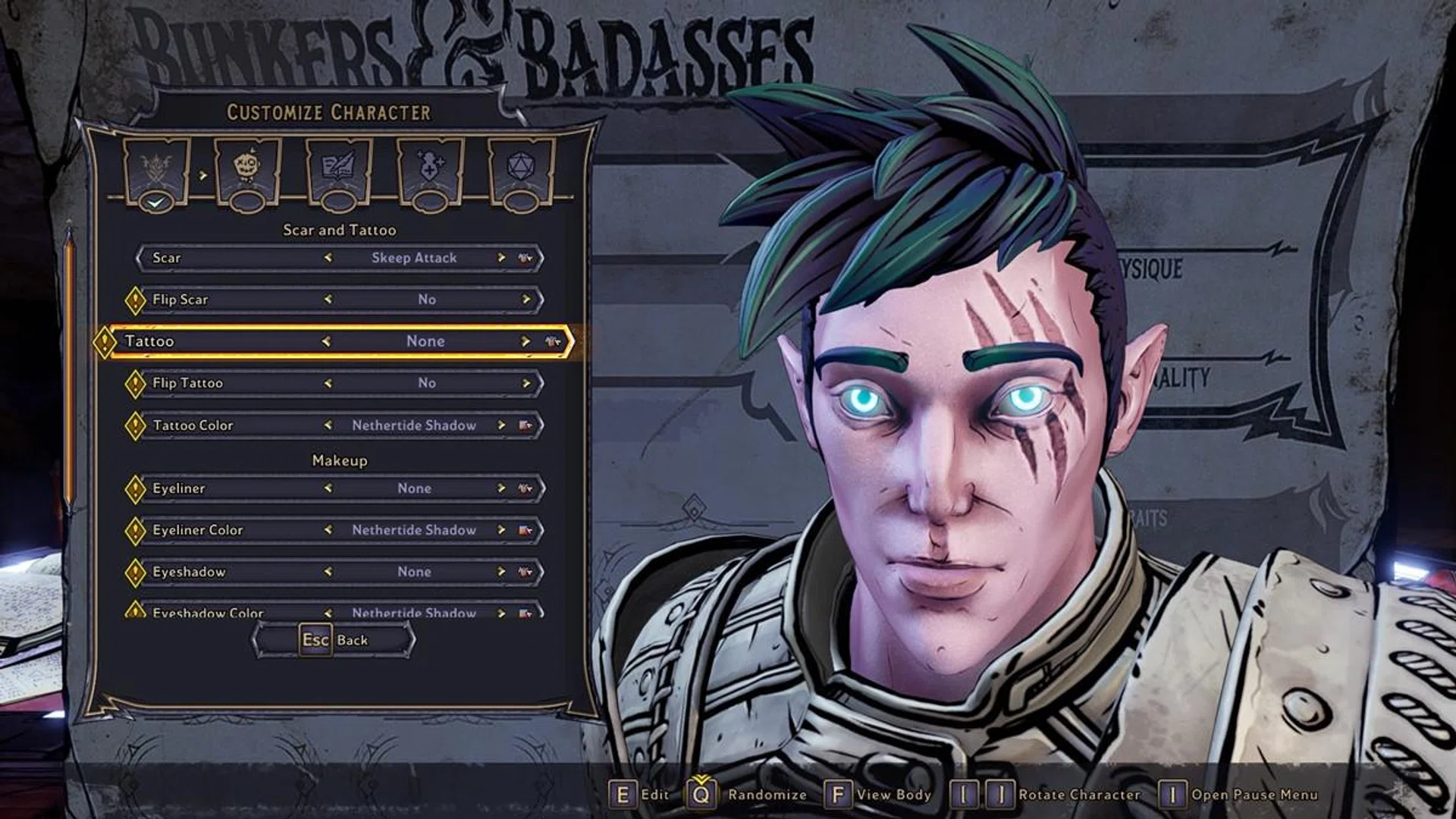Choose the next Tattoo option
The image size is (1456, 819).
[x=525, y=341]
